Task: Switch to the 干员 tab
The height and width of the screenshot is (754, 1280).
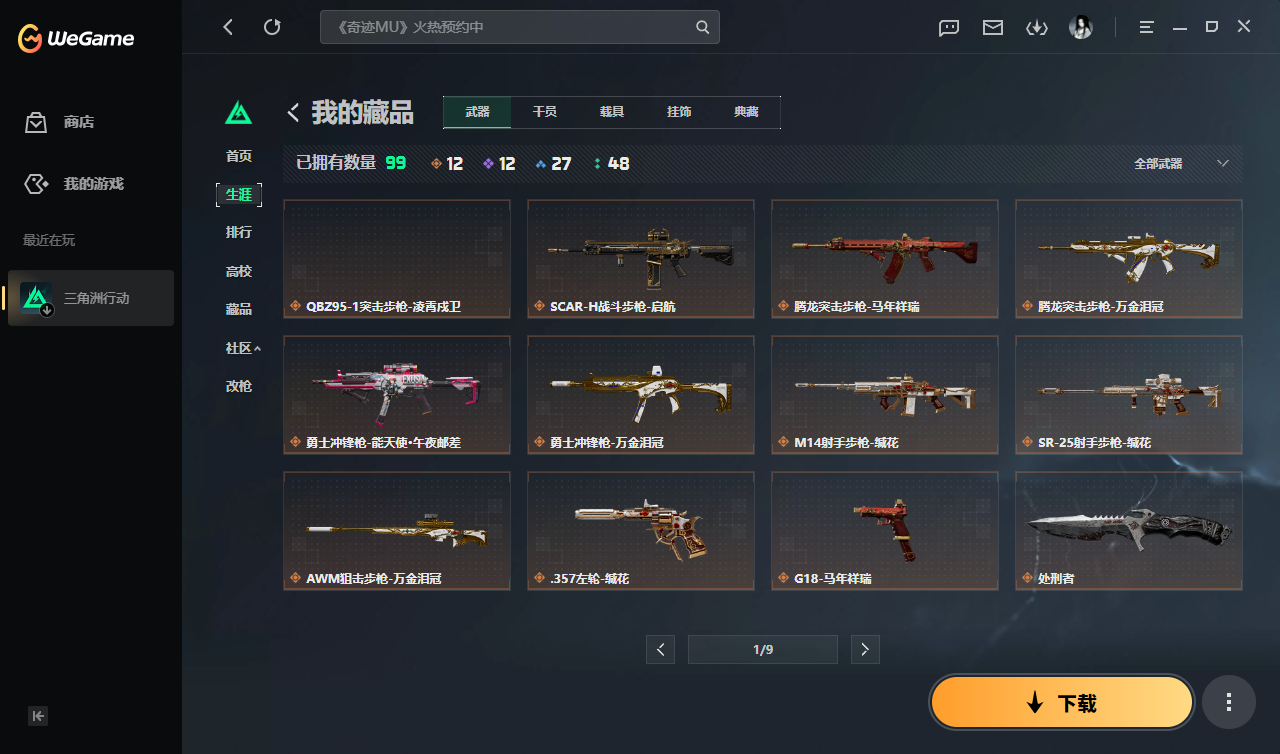Action: [x=545, y=112]
